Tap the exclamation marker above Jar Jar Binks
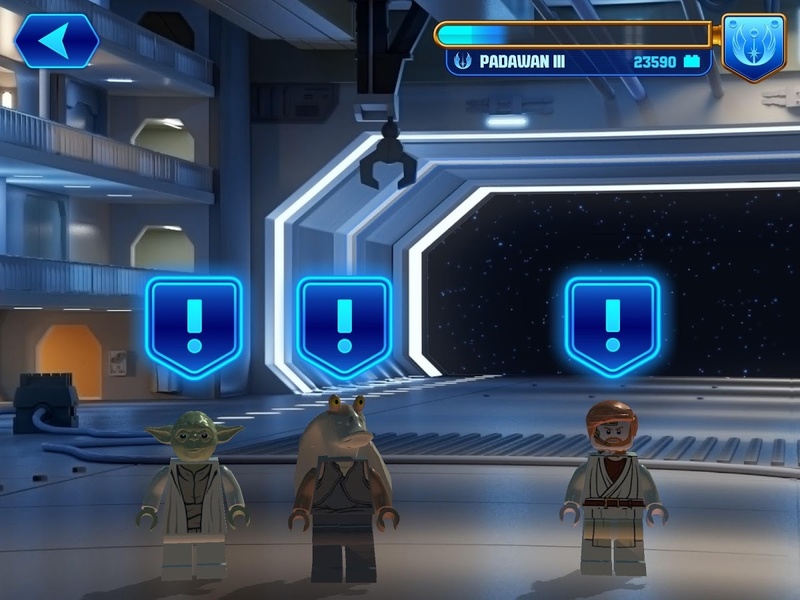 (344, 323)
